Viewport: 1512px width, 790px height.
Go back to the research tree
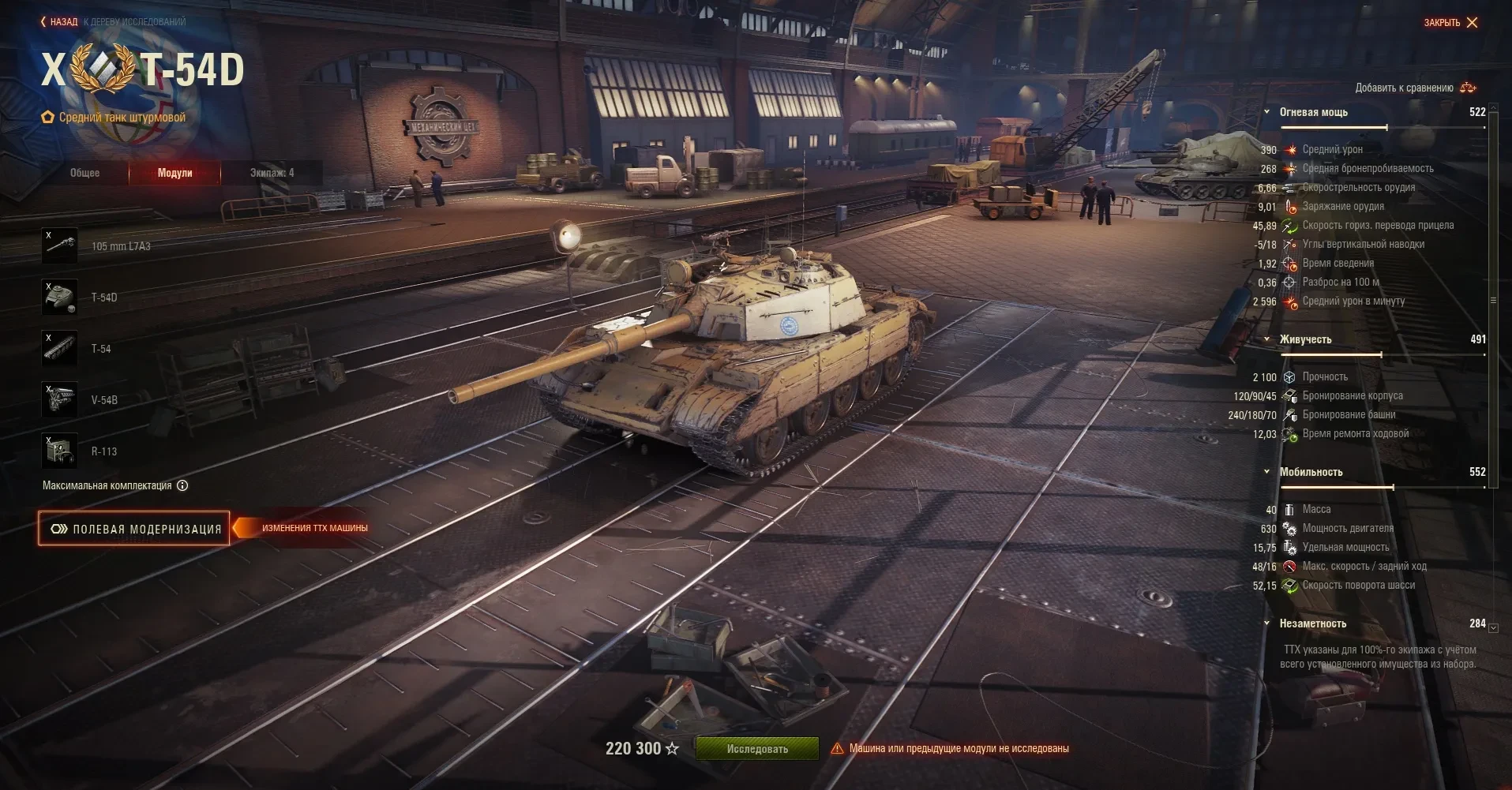[60, 22]
